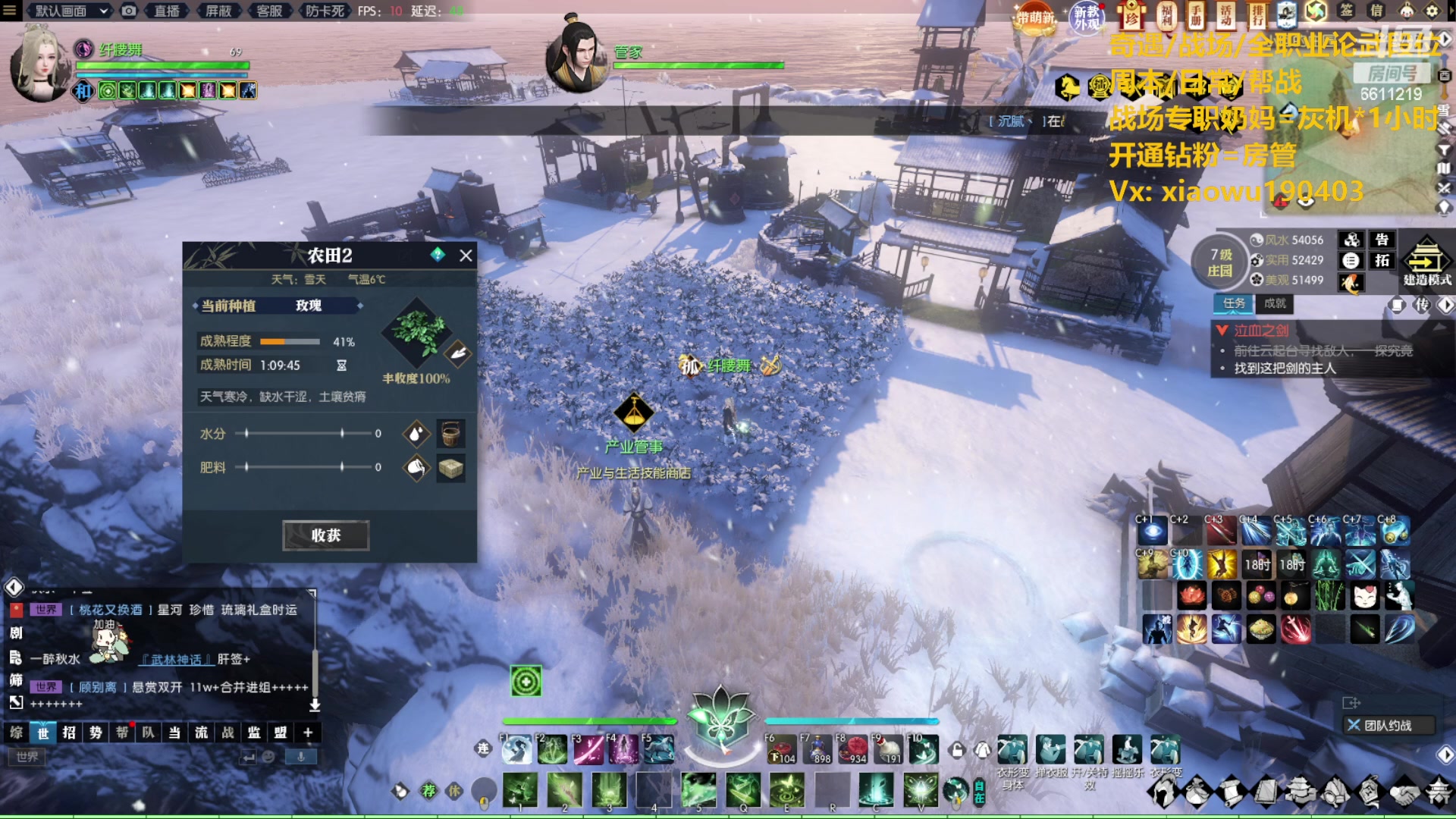Viewport: 1456px width, 819px height.
Task: Open the 客服 customer service button
Action: pos(269,11)
